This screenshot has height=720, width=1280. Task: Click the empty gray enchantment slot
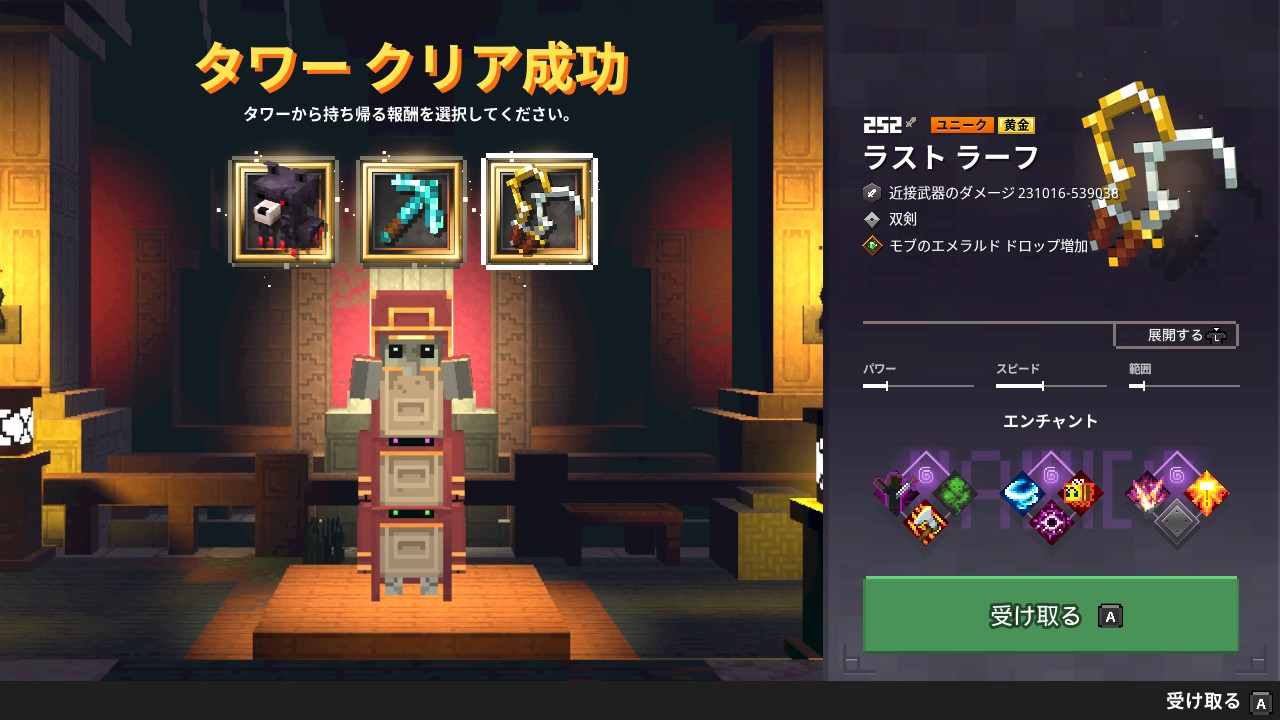tap(1177, 521)
